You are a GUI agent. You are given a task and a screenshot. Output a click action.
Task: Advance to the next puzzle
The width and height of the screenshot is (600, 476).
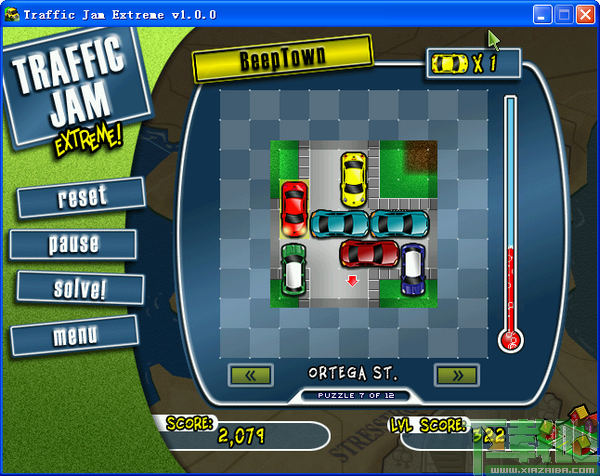coord(455,376)
